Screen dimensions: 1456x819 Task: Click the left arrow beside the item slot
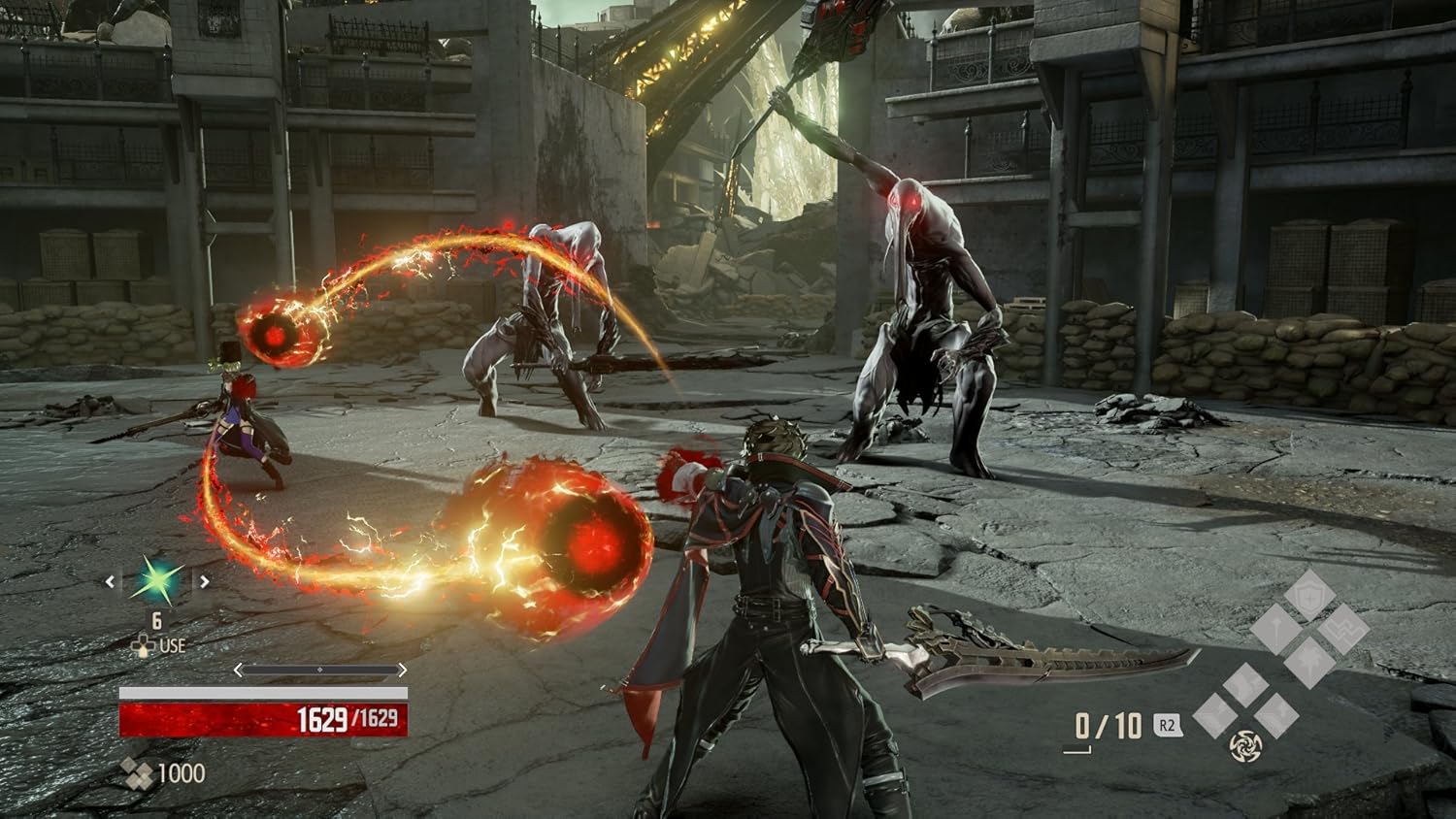(110, 581)
